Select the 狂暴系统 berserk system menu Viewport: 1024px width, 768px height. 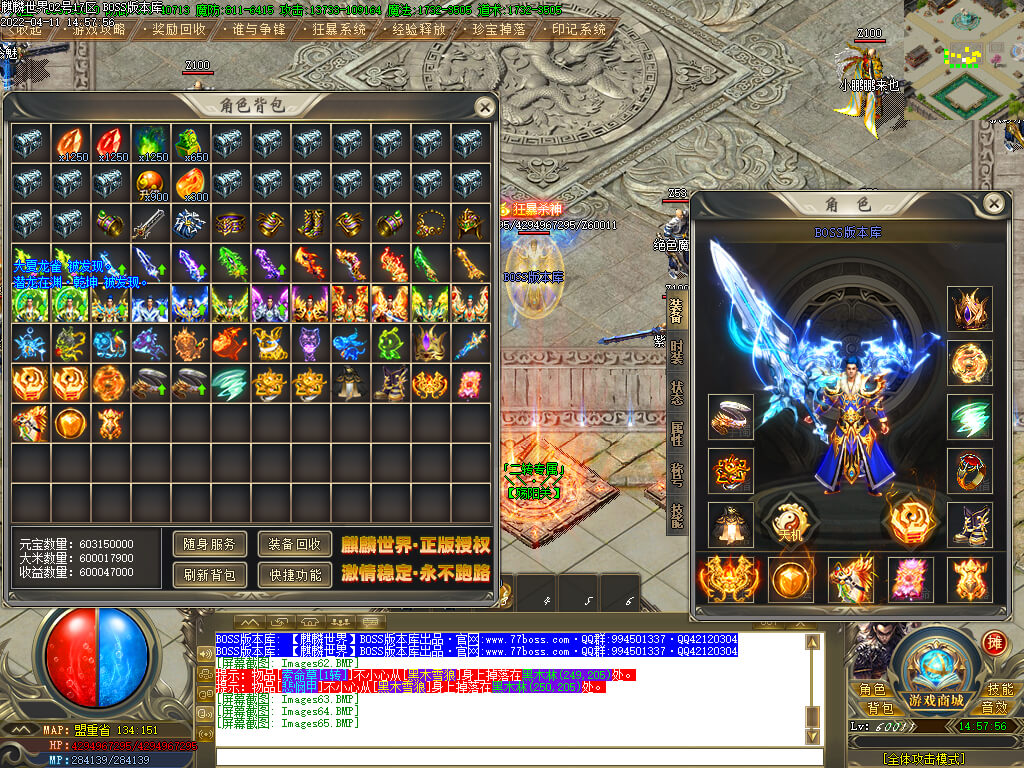pyautogui.click(x=339, y=29)
